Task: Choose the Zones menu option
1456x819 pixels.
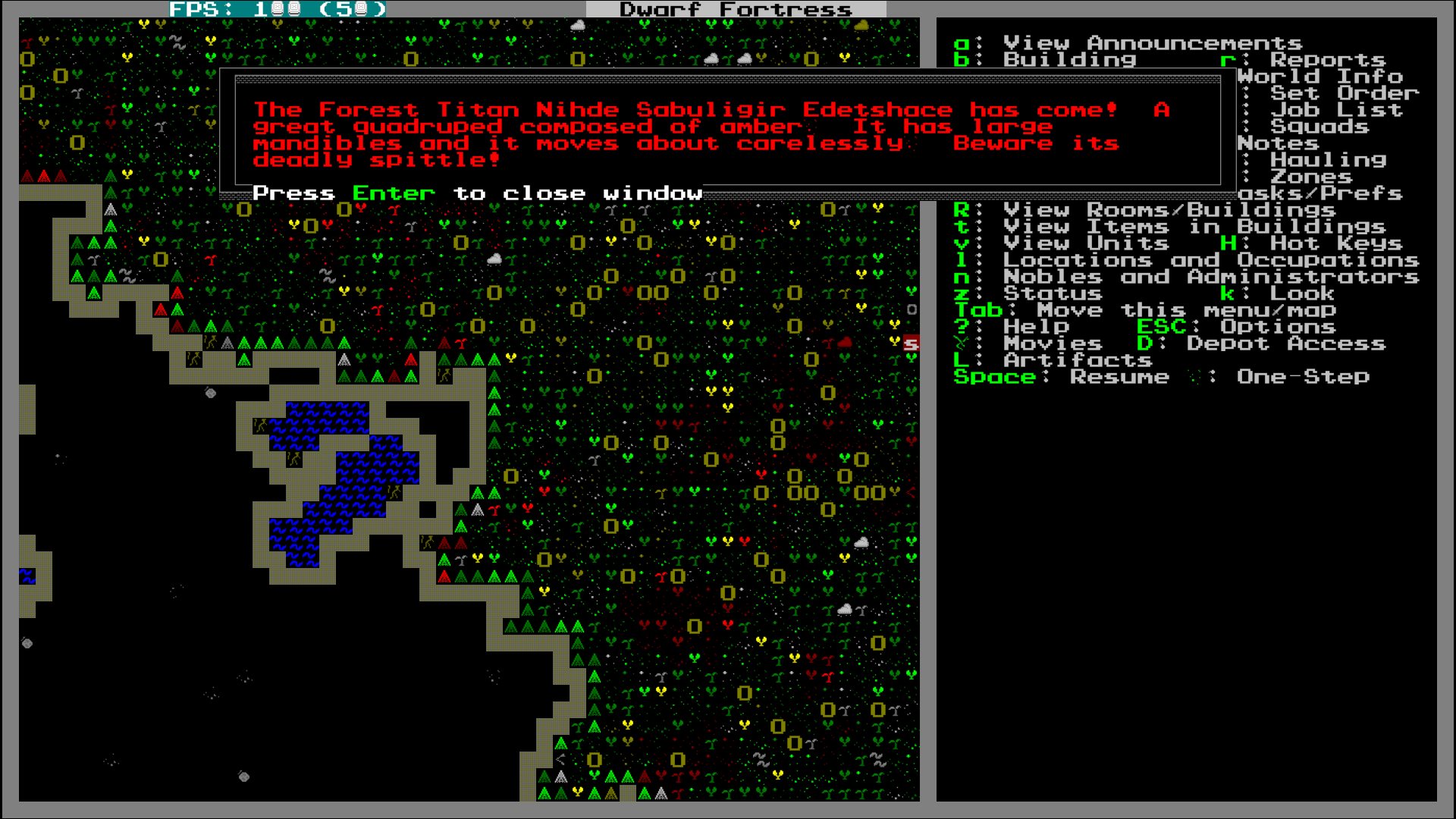Action: coord(1311,177)
